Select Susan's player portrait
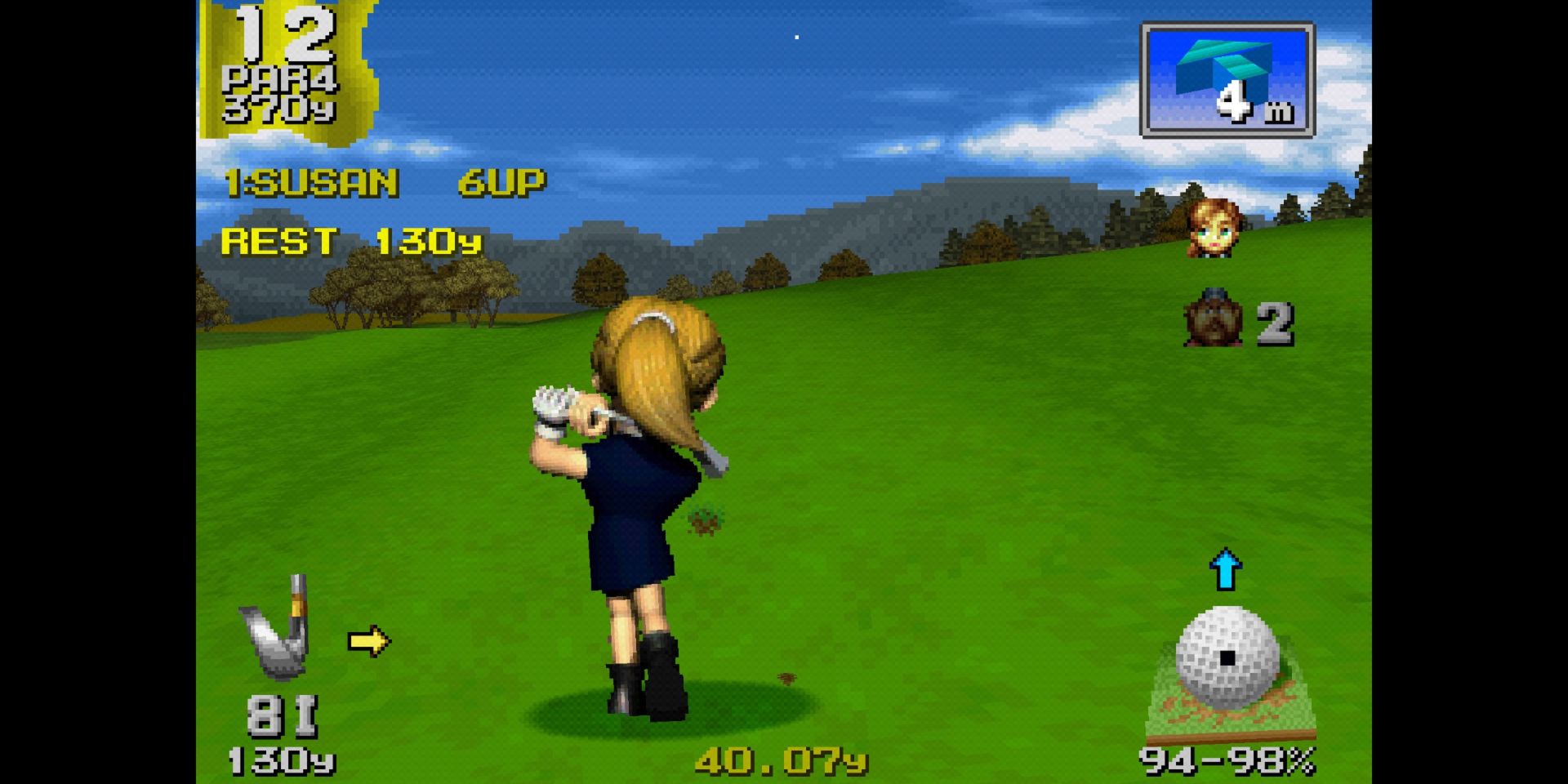 click(x=1214, y=228)
